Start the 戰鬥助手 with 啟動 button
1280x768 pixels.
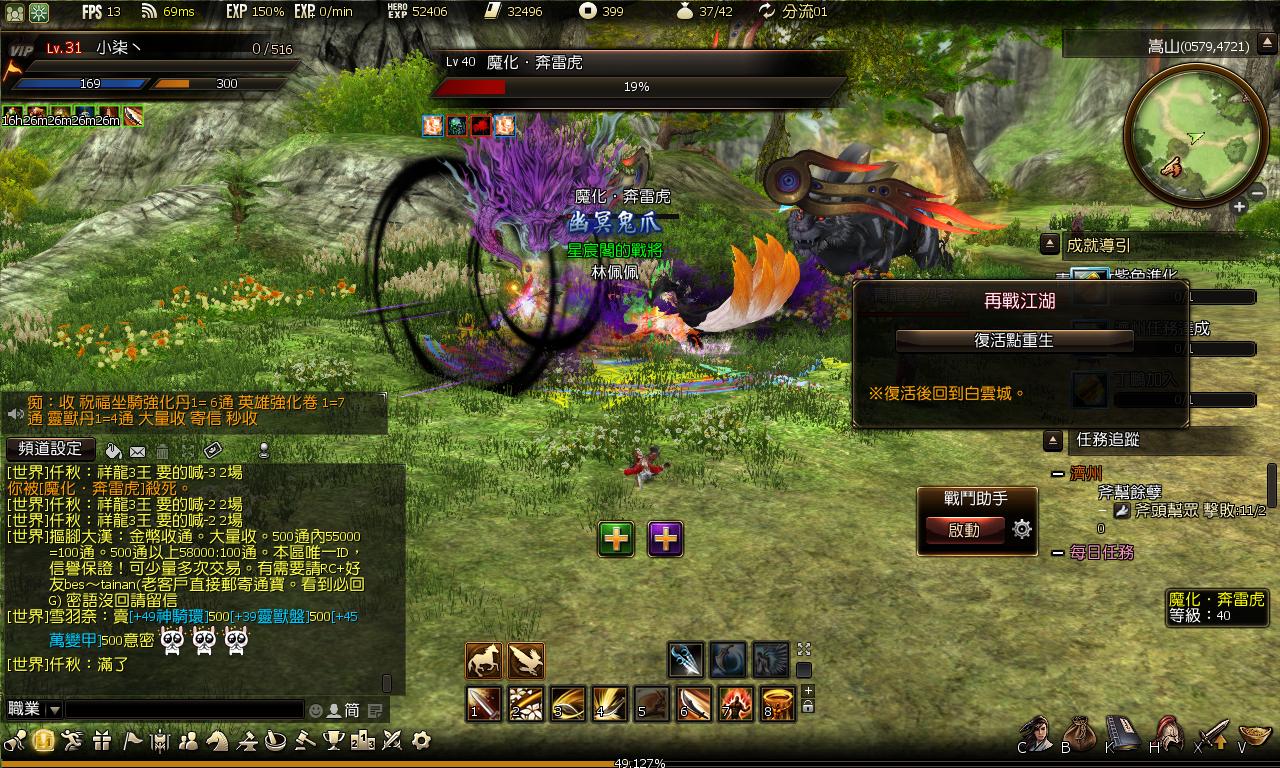point(964,530)
